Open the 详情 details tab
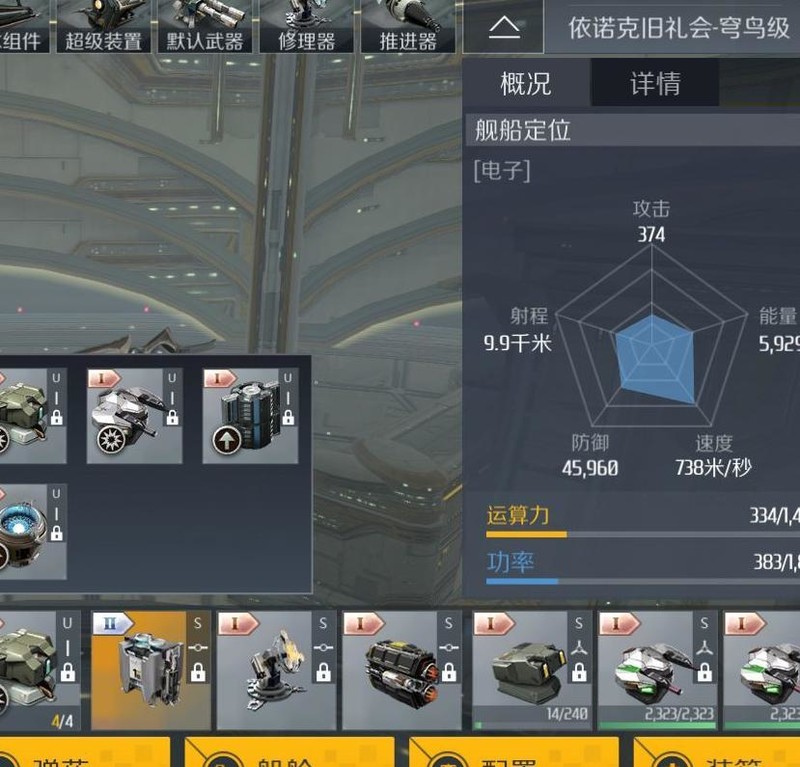Screen dimensions: 800x767 (x=655, y=83)
